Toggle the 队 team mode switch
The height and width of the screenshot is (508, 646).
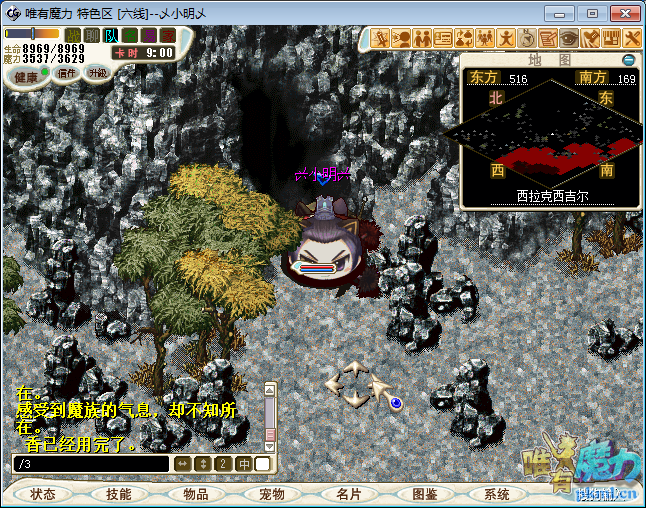pos(111,36)
